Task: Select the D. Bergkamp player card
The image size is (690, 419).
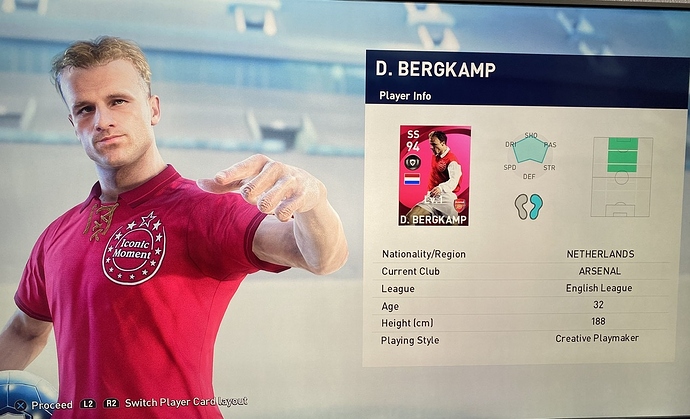Action: [434, 175]
